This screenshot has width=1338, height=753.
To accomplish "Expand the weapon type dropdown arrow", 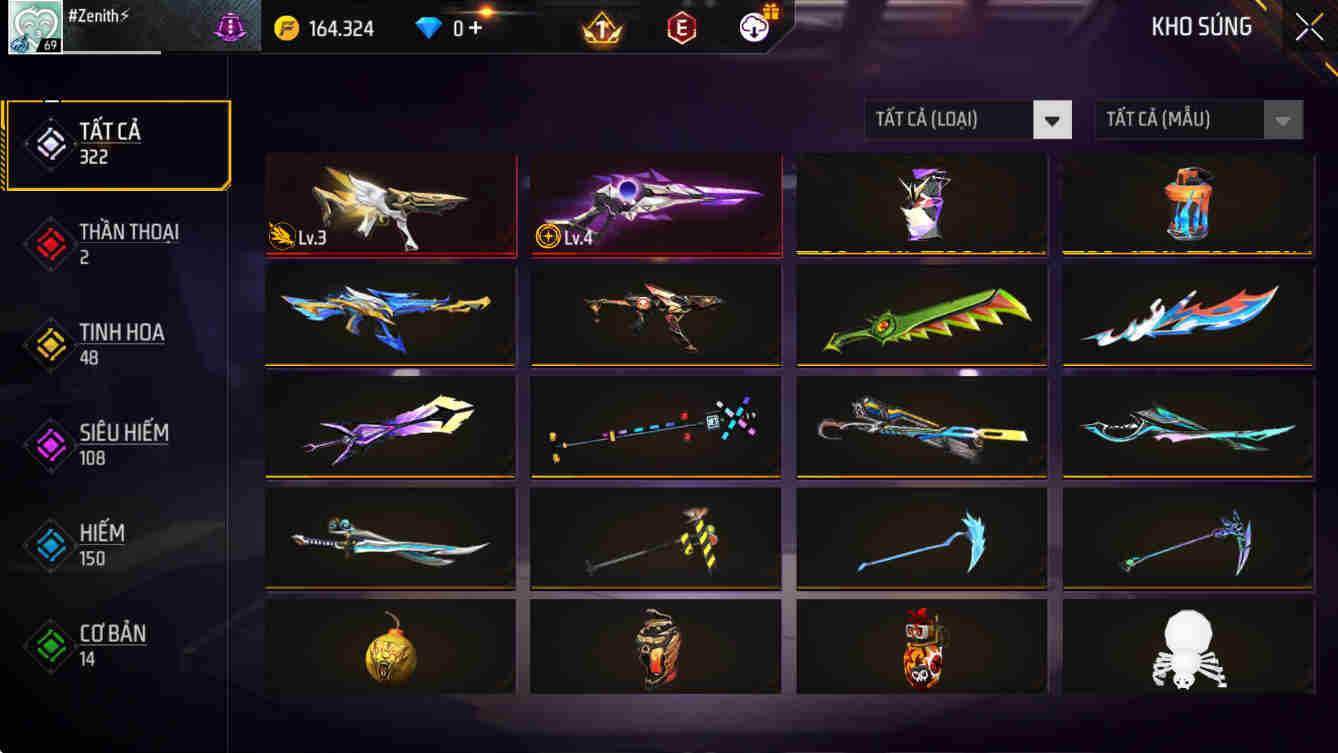I will (x=1052, y=119).
